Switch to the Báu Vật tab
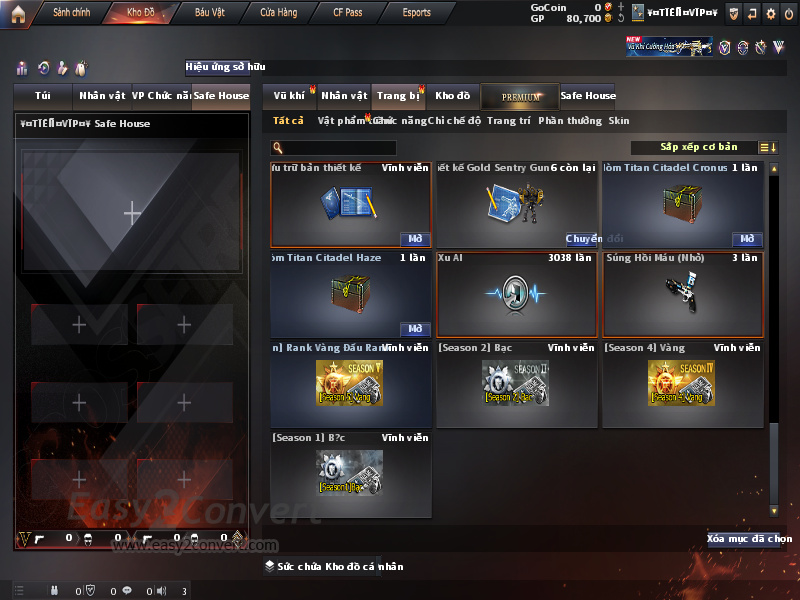This screenshot has height=600, width=800. click(x=210, y=13)
